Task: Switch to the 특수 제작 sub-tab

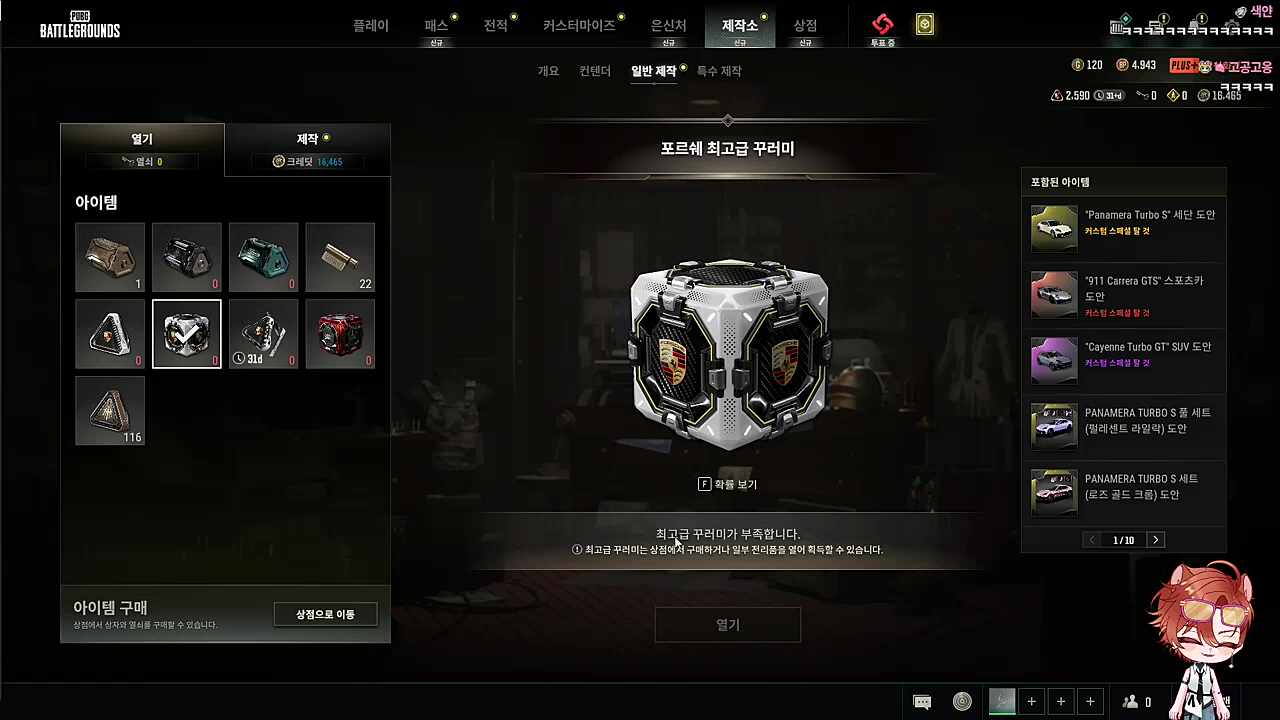Action: [x=719, y=71]
